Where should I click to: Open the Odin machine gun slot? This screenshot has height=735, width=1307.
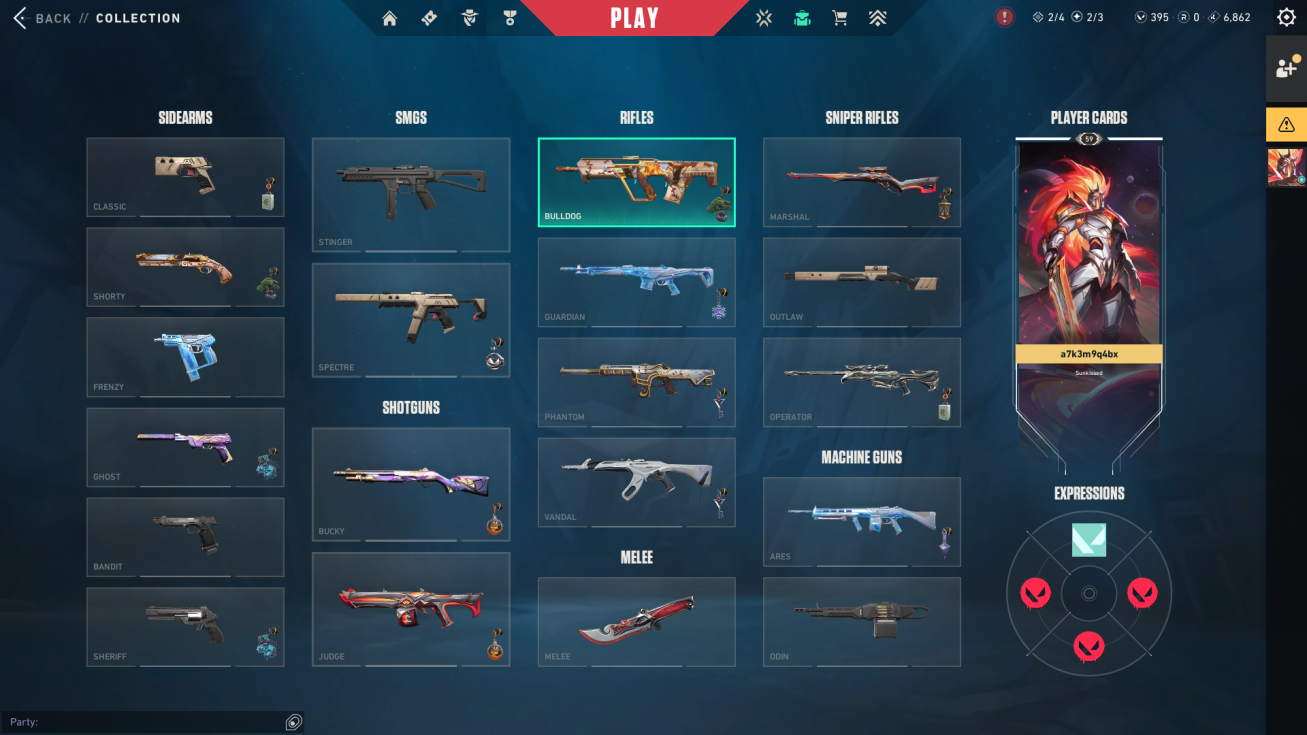point(861,622)
